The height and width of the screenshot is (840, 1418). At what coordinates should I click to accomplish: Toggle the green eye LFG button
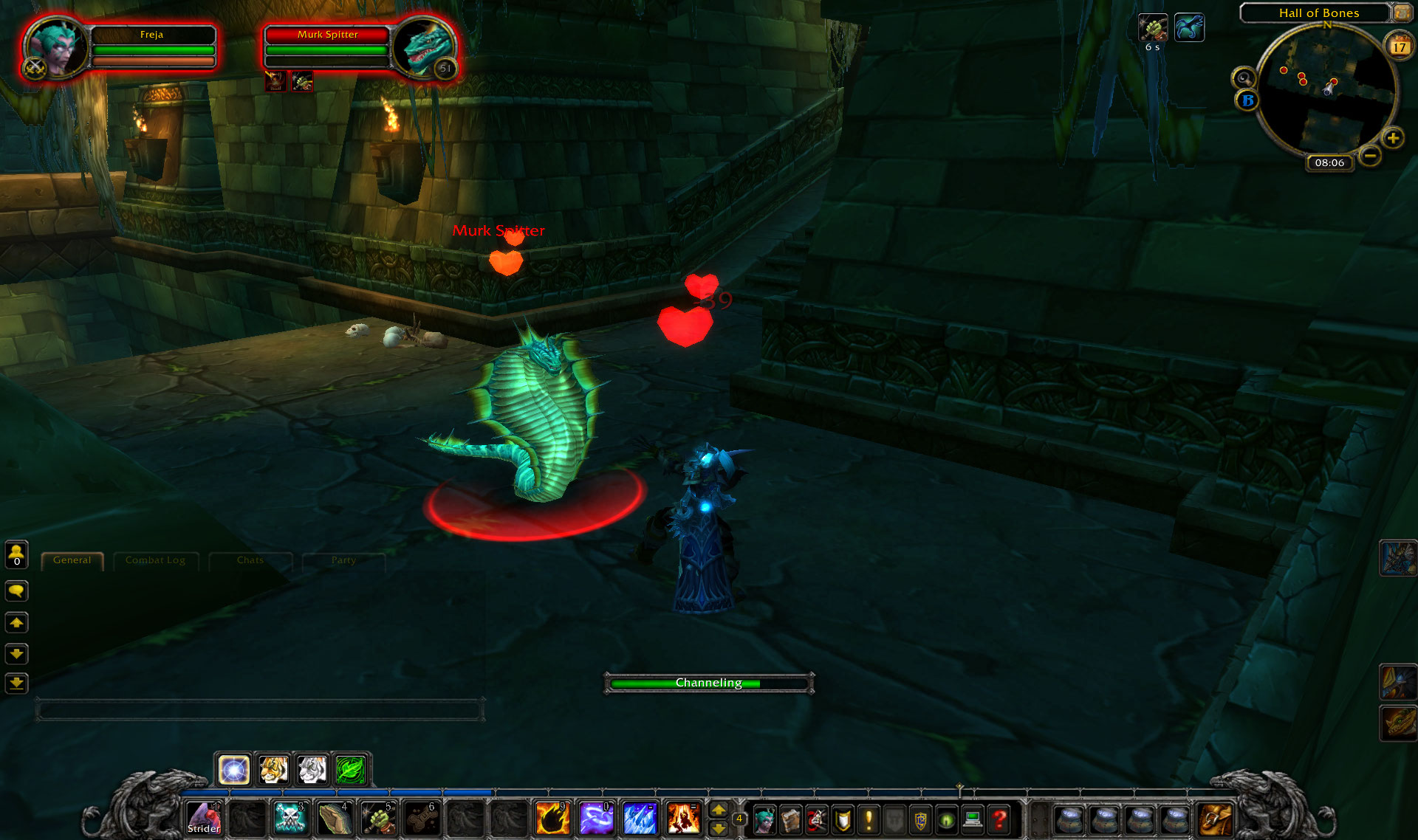tap(947, 819)
